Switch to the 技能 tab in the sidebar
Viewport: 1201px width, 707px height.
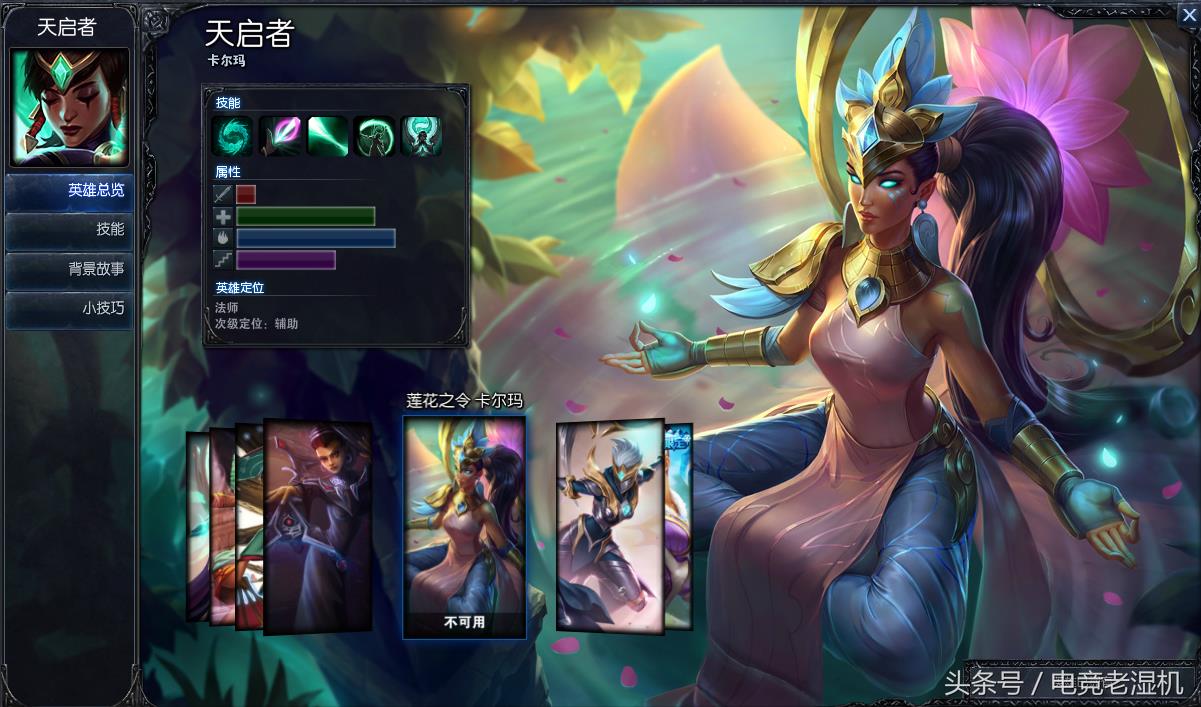69,230
